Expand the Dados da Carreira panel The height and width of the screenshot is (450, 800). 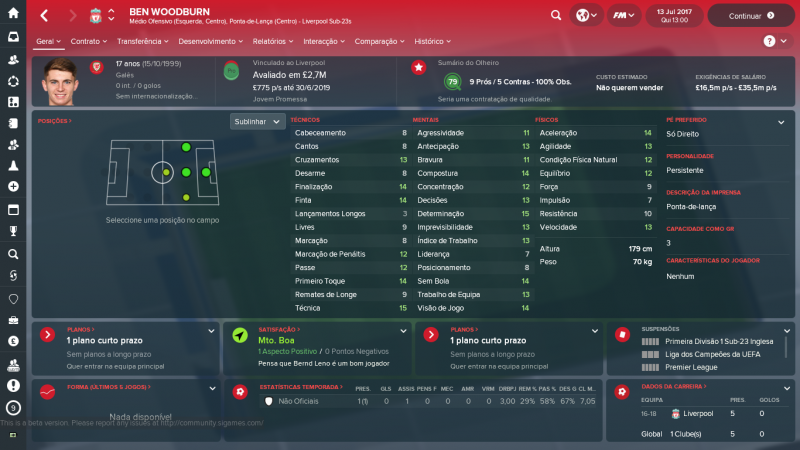[x=783, y=386]
